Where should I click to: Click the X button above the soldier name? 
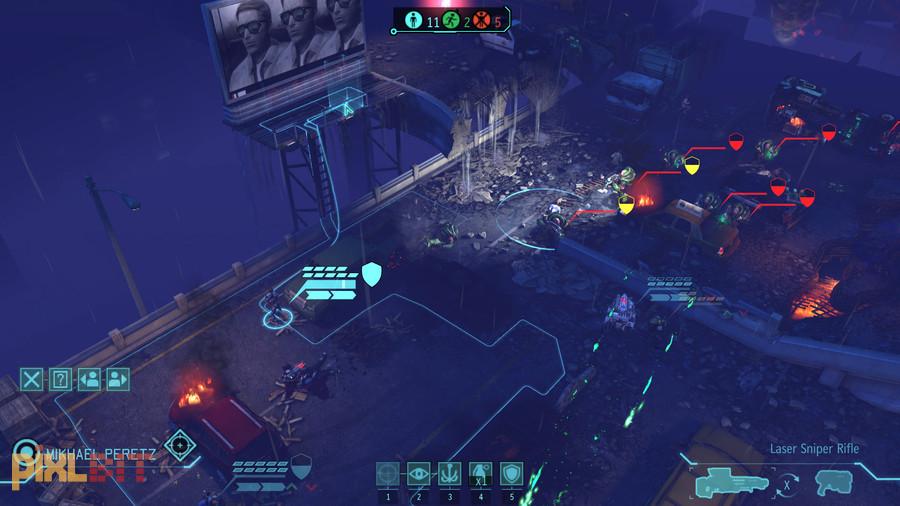pyautogui.click(x=32, y=378)
